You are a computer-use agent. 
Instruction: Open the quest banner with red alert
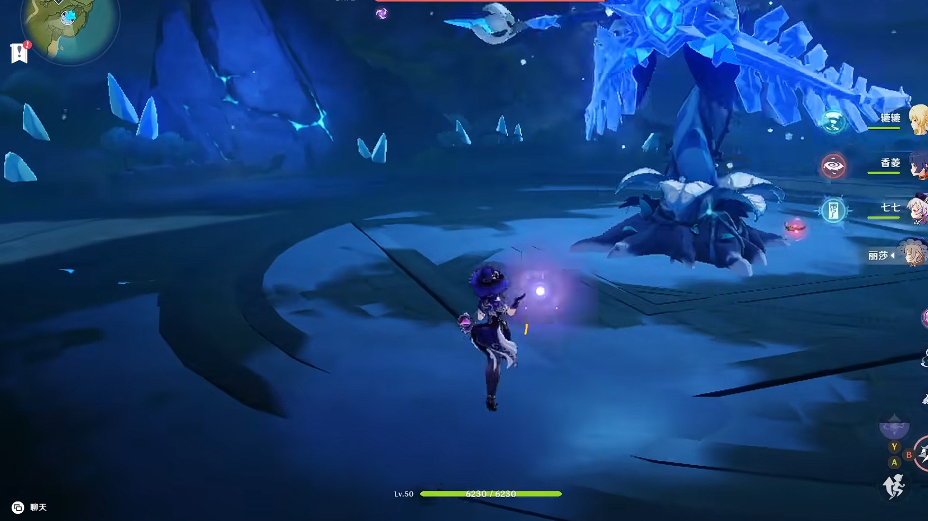[18, 53]
